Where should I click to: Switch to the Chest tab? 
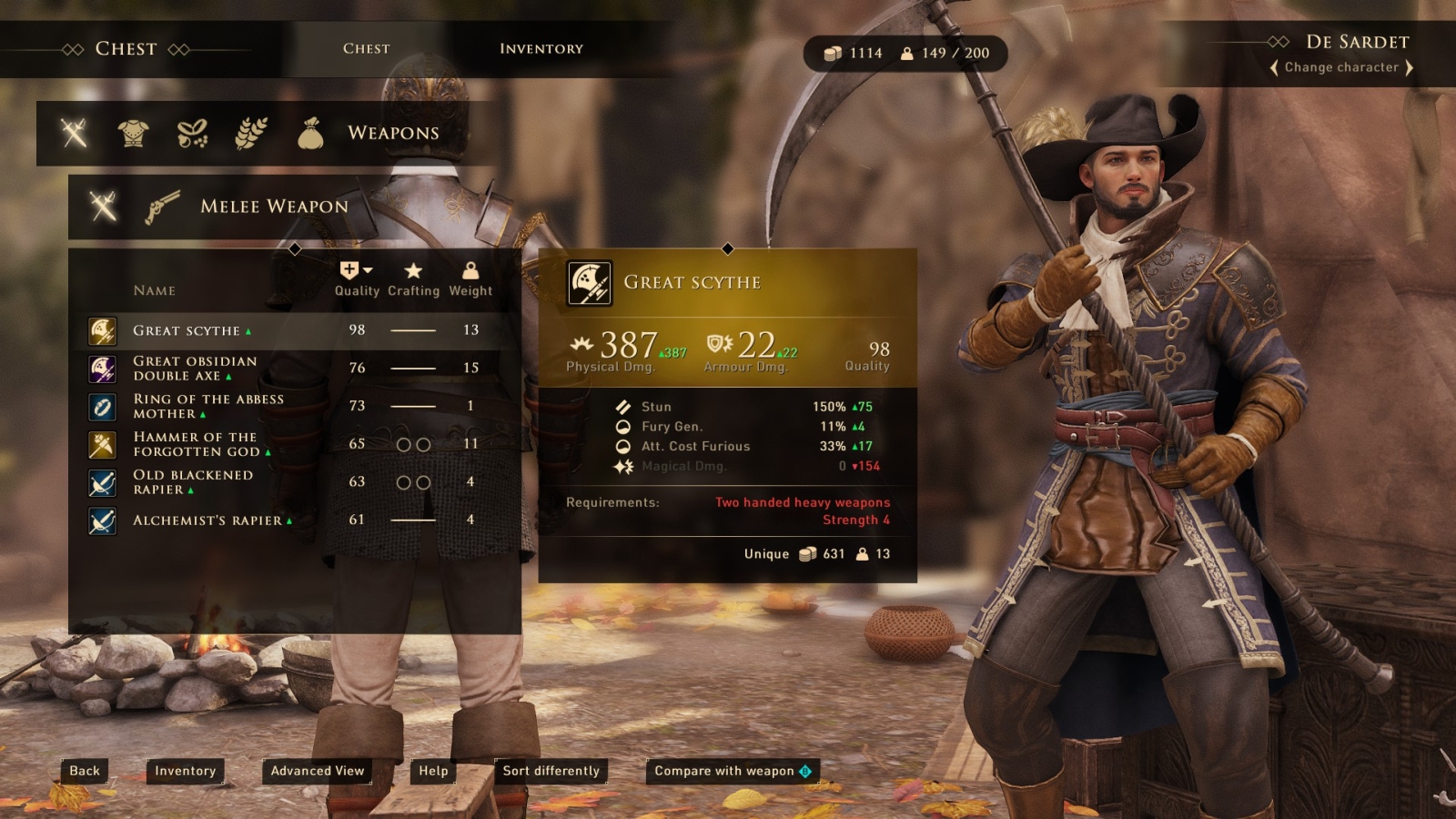click(366, 48)
